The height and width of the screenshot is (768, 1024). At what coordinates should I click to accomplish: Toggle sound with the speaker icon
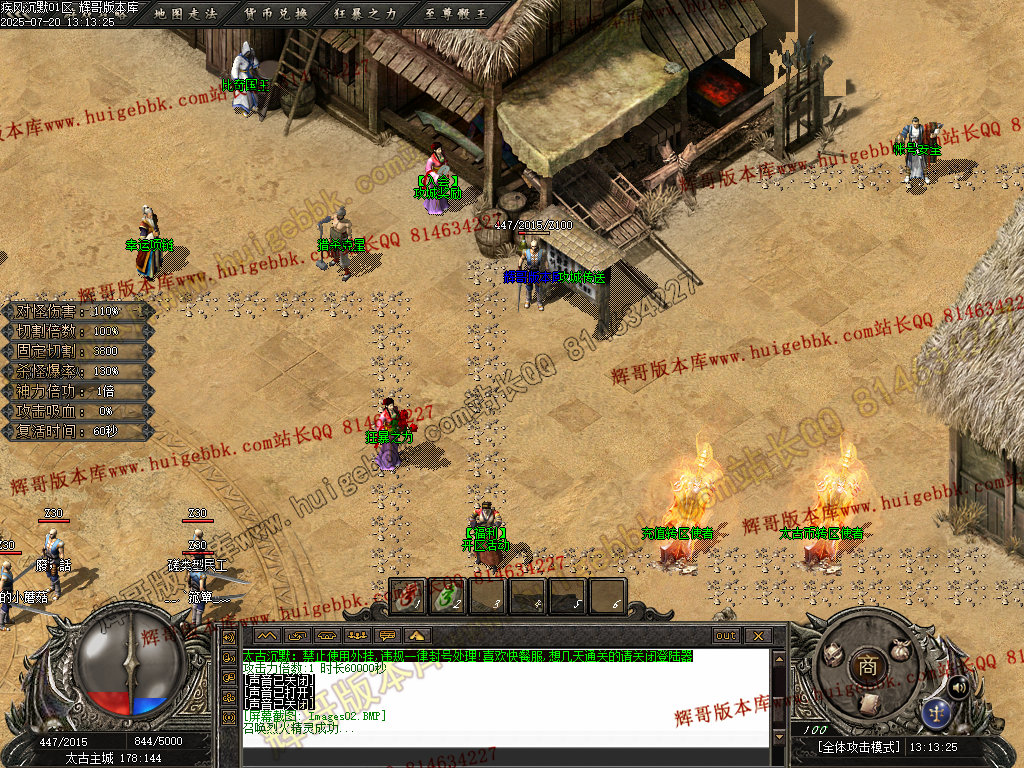coord(957,686)
